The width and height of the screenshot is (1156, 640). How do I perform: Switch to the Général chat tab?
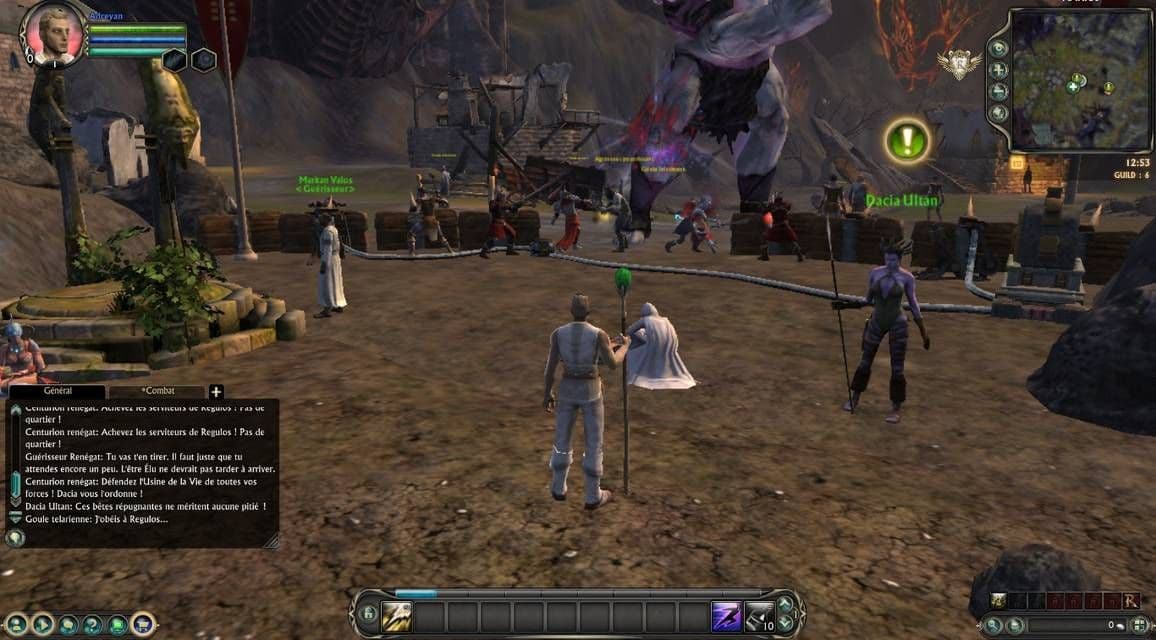pos(58,391)
